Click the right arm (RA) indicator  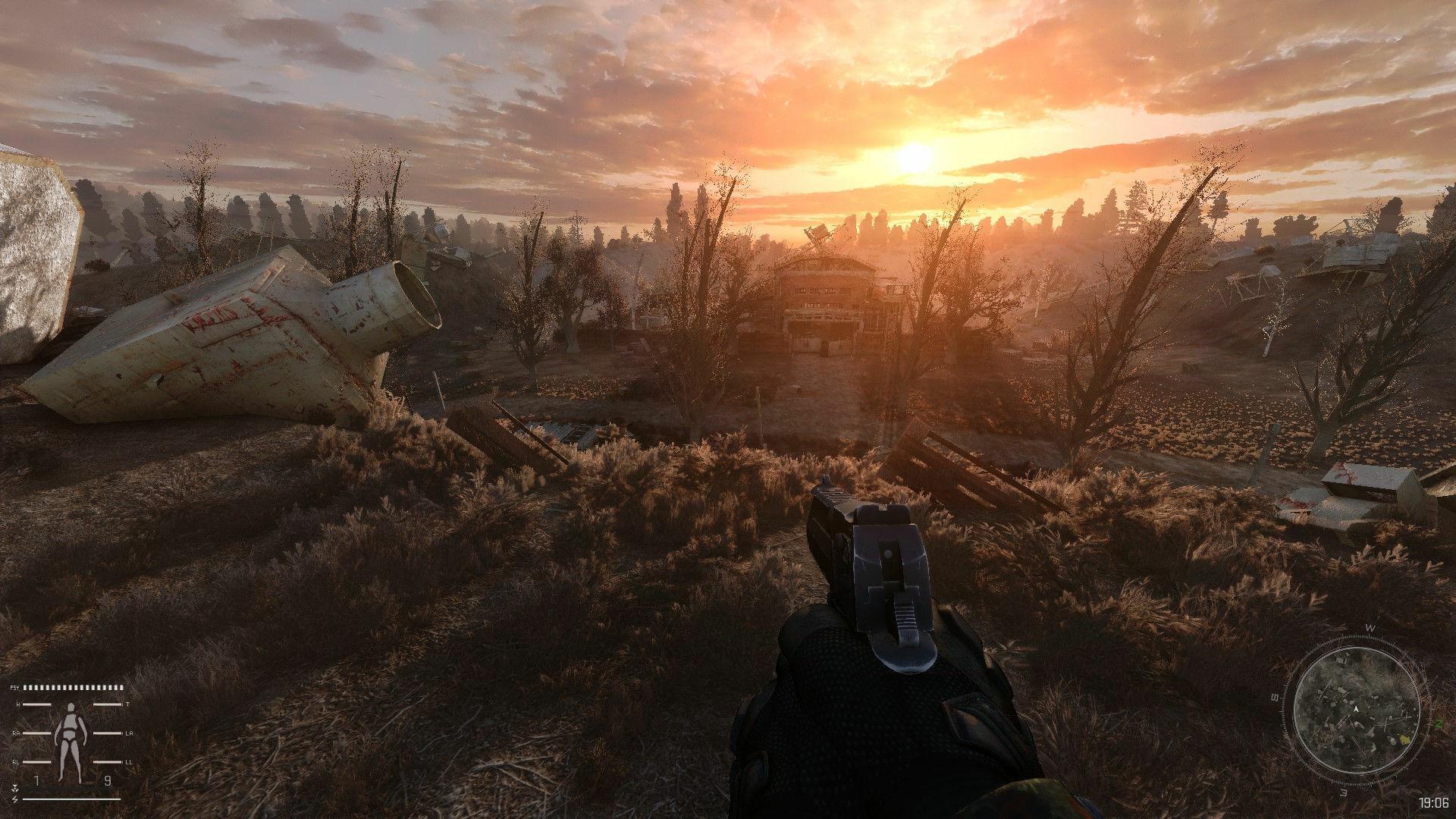[36, 733]
